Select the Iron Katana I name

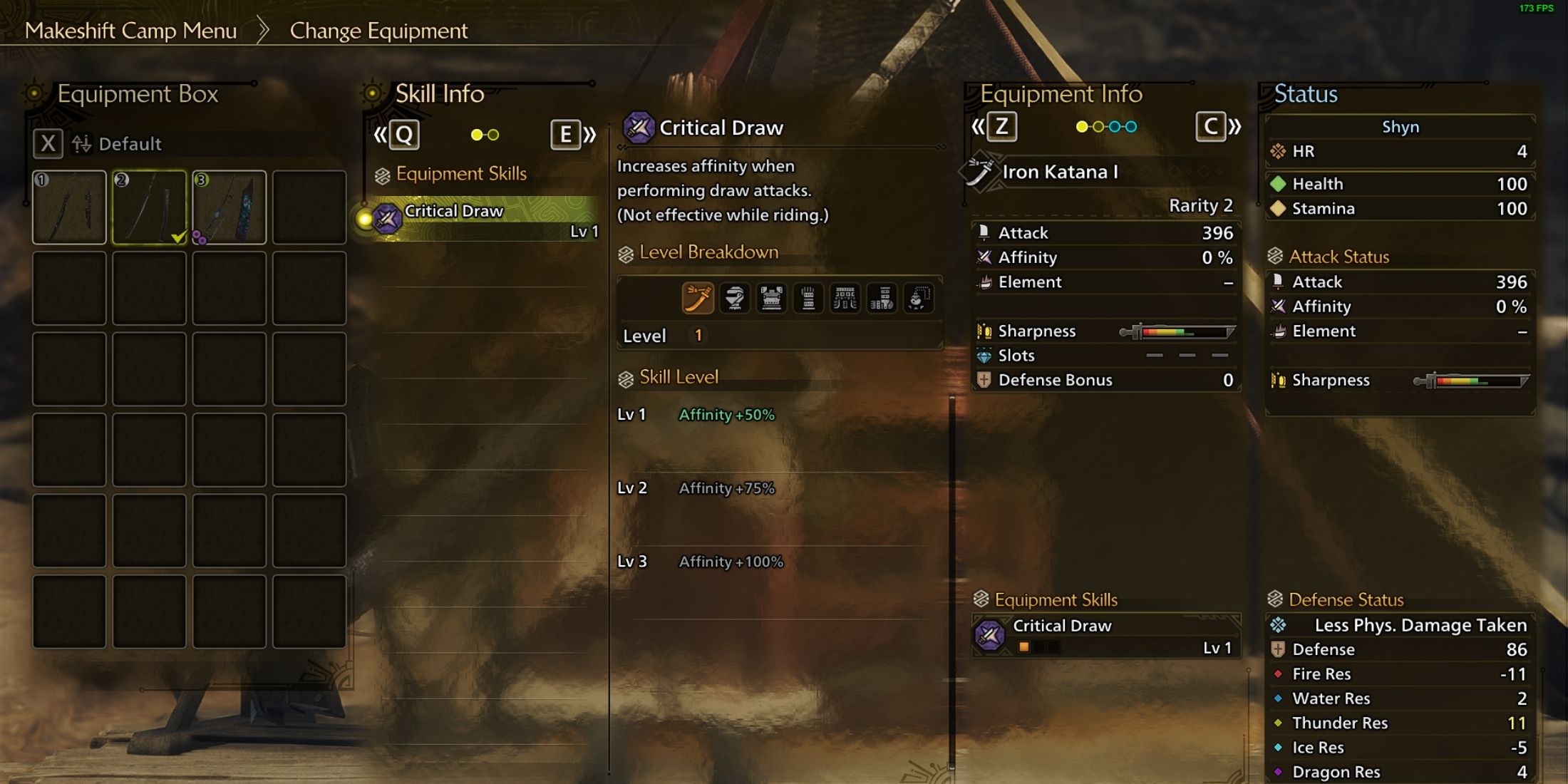[1059, 172]
